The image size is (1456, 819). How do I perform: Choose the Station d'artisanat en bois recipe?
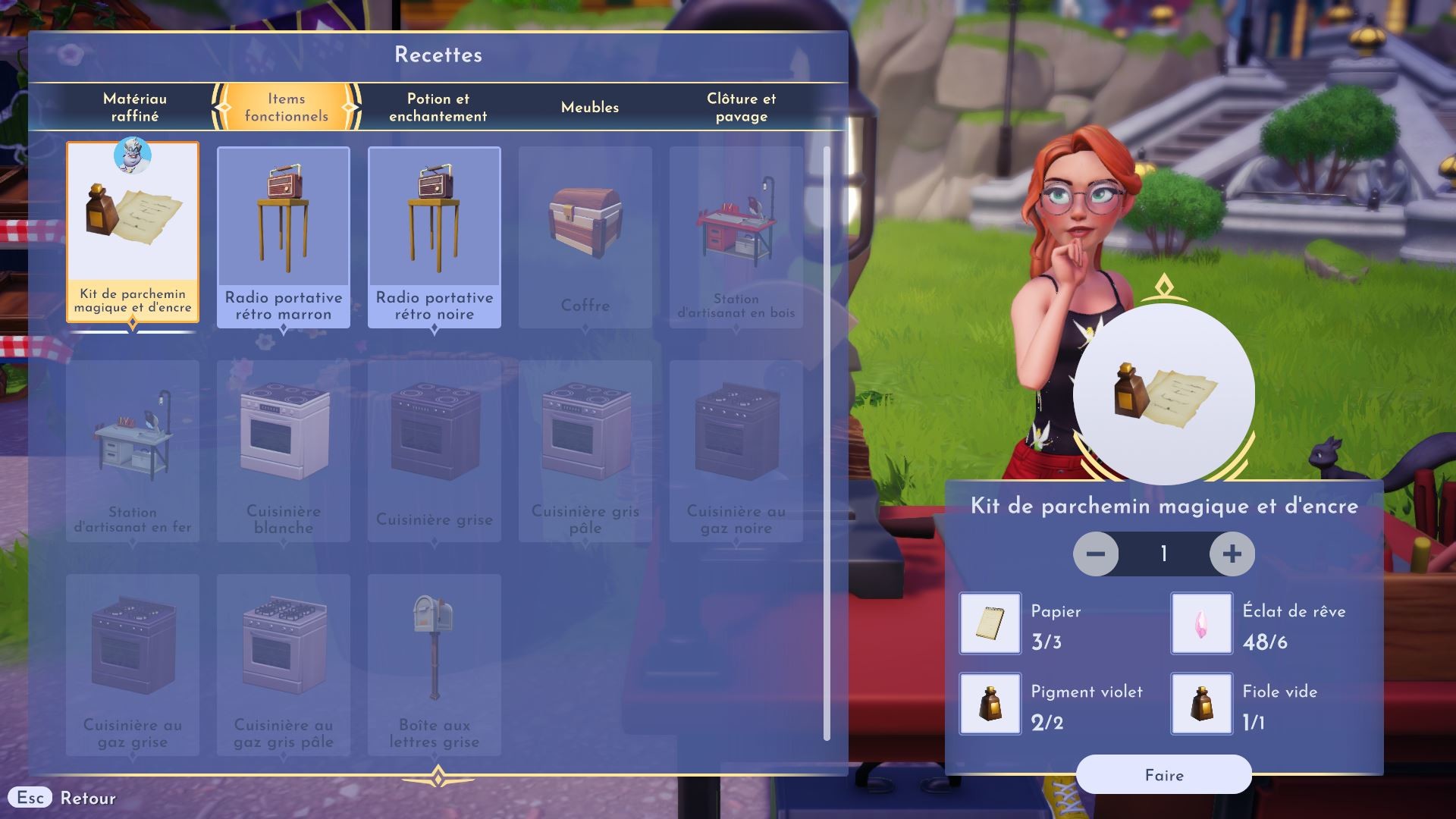pyautogui.click(x=736, y=237)
